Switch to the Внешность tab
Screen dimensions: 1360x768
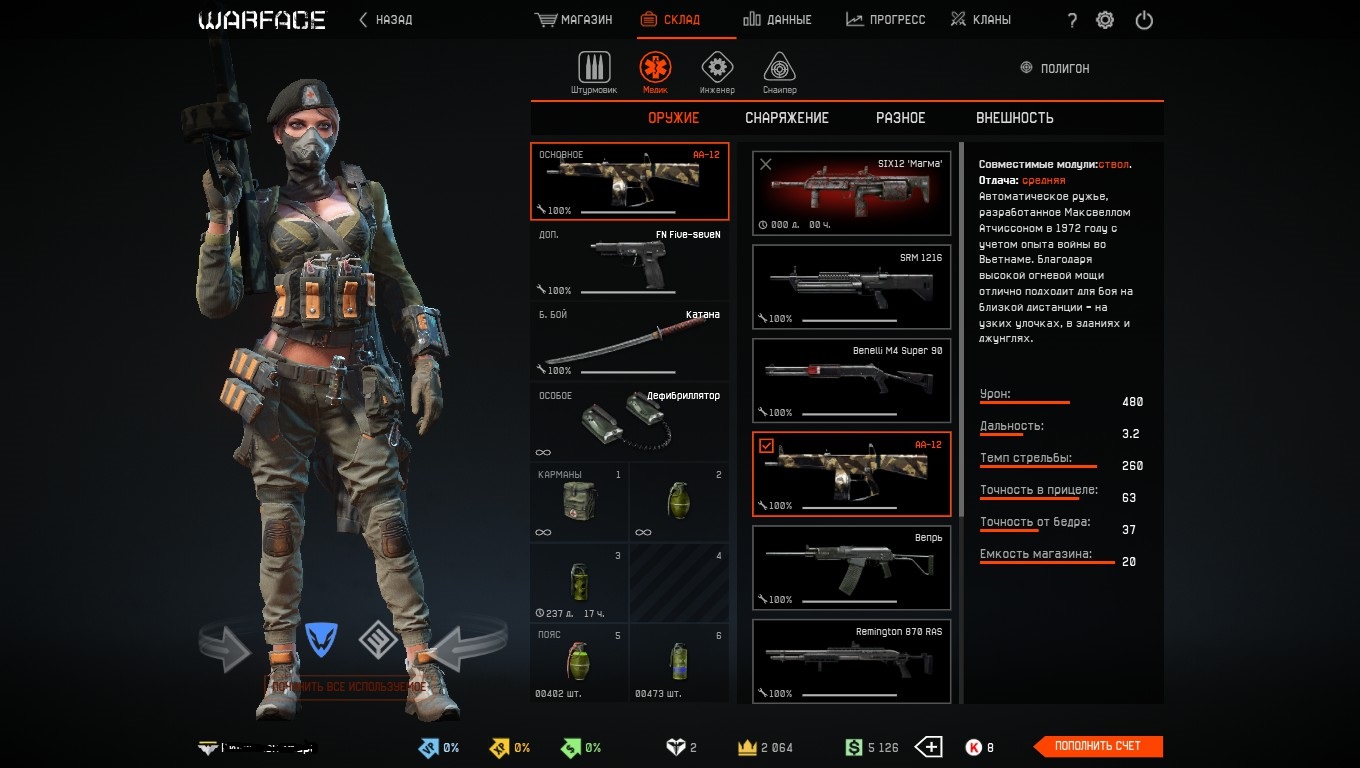1015,118
